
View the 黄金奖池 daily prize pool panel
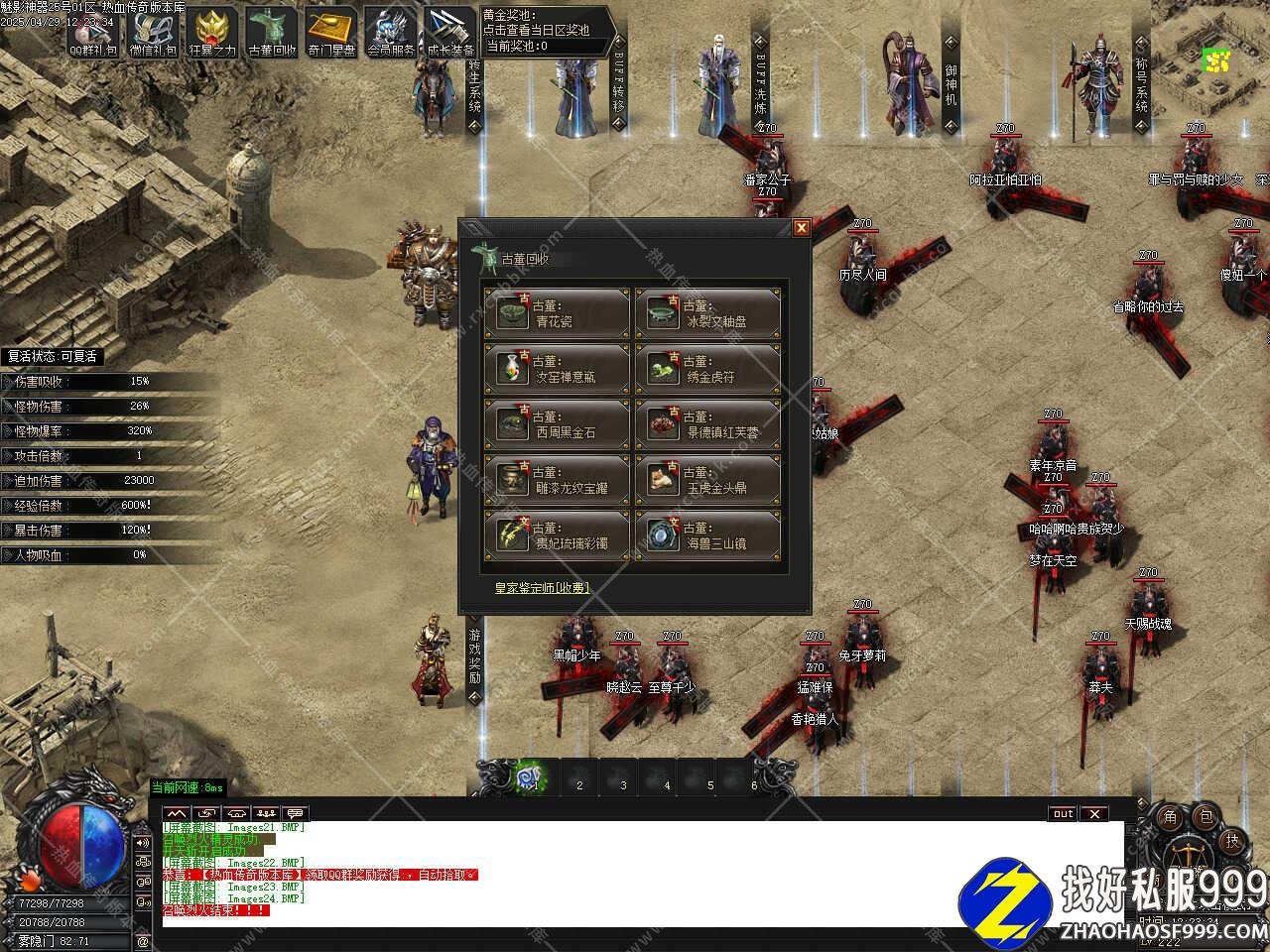tap(541, 30)
